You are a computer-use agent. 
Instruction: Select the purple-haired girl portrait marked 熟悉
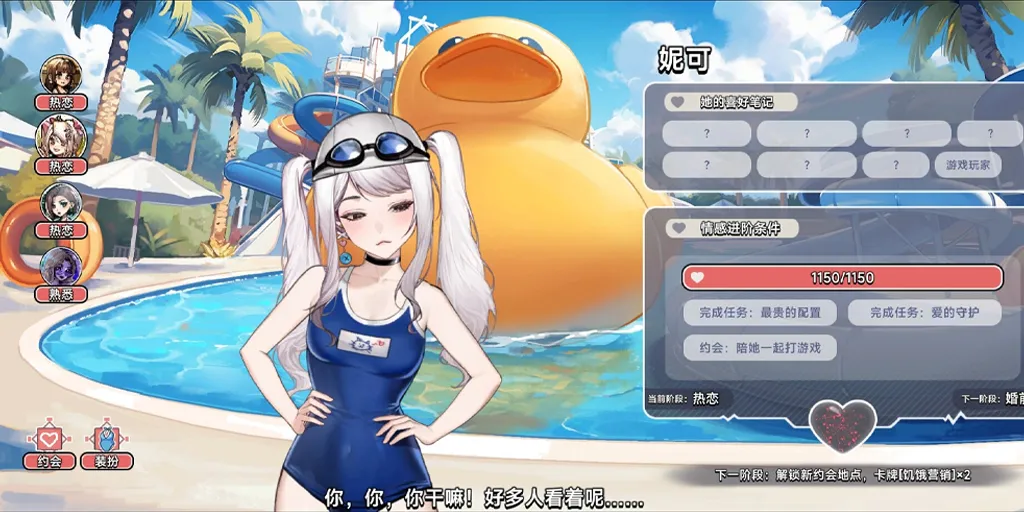(x=60, y=267)
